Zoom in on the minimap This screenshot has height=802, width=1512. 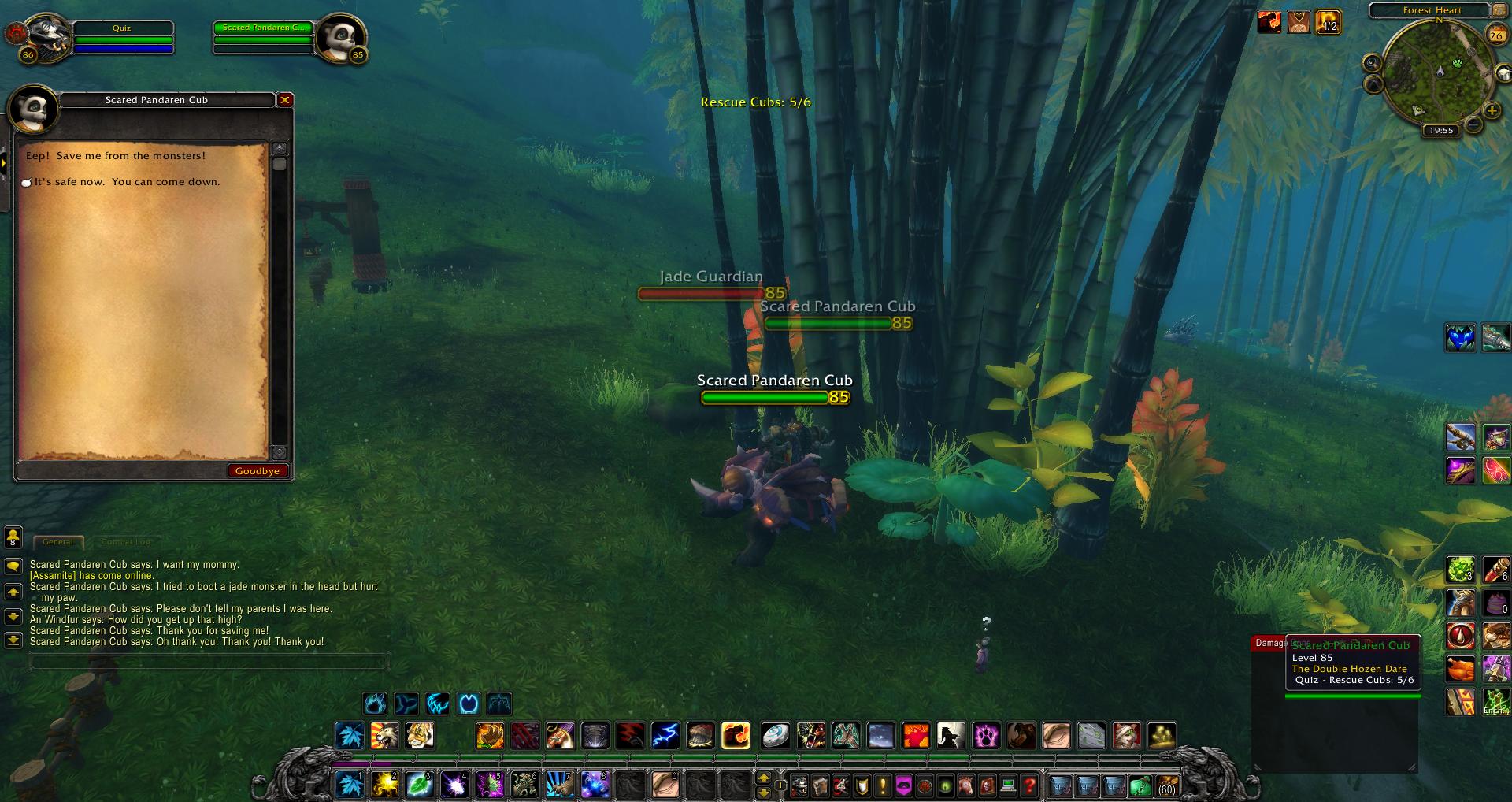coord(1492,111)
